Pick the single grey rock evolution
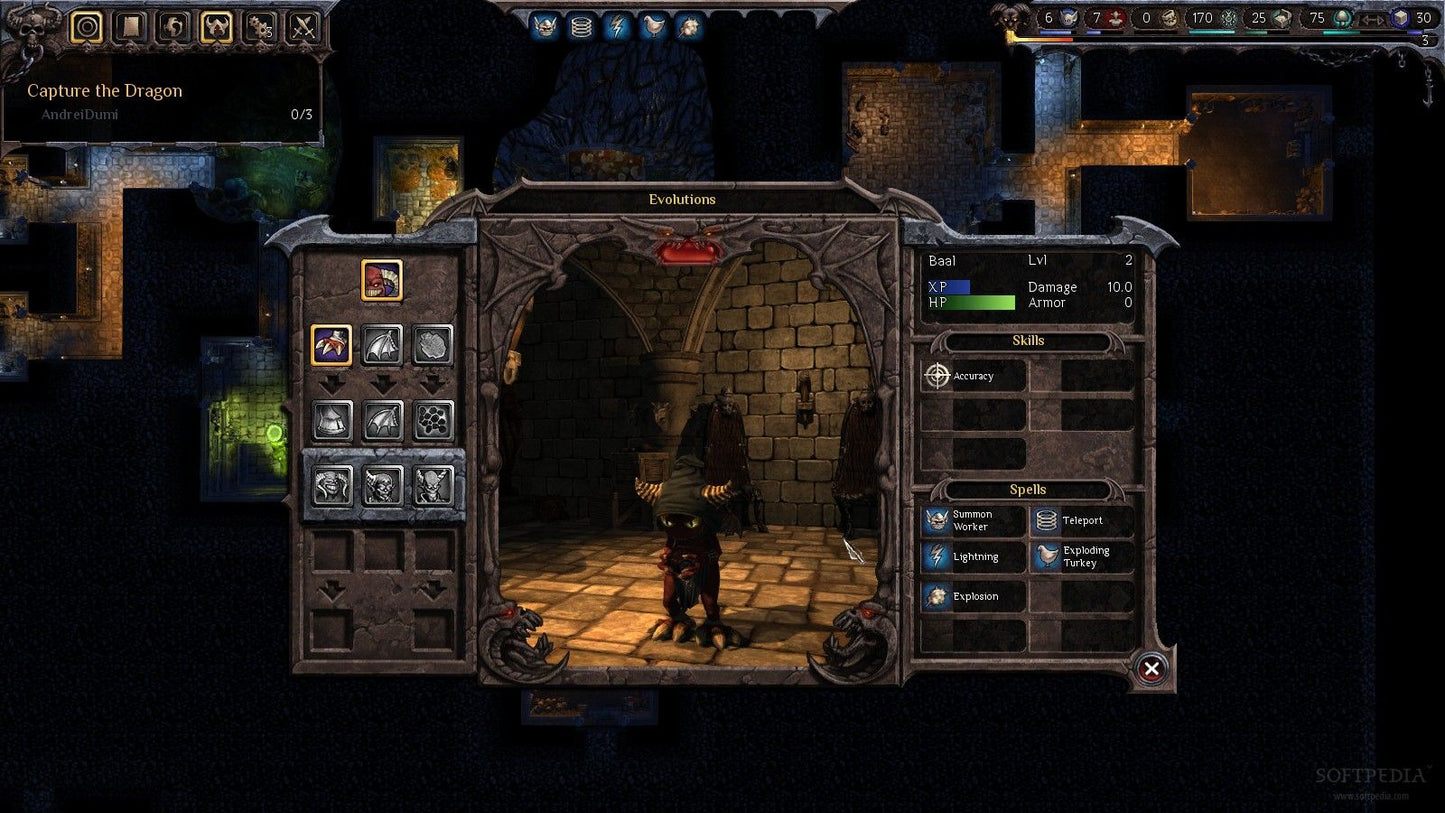1445x813 pixels. [x=433, y=345]
